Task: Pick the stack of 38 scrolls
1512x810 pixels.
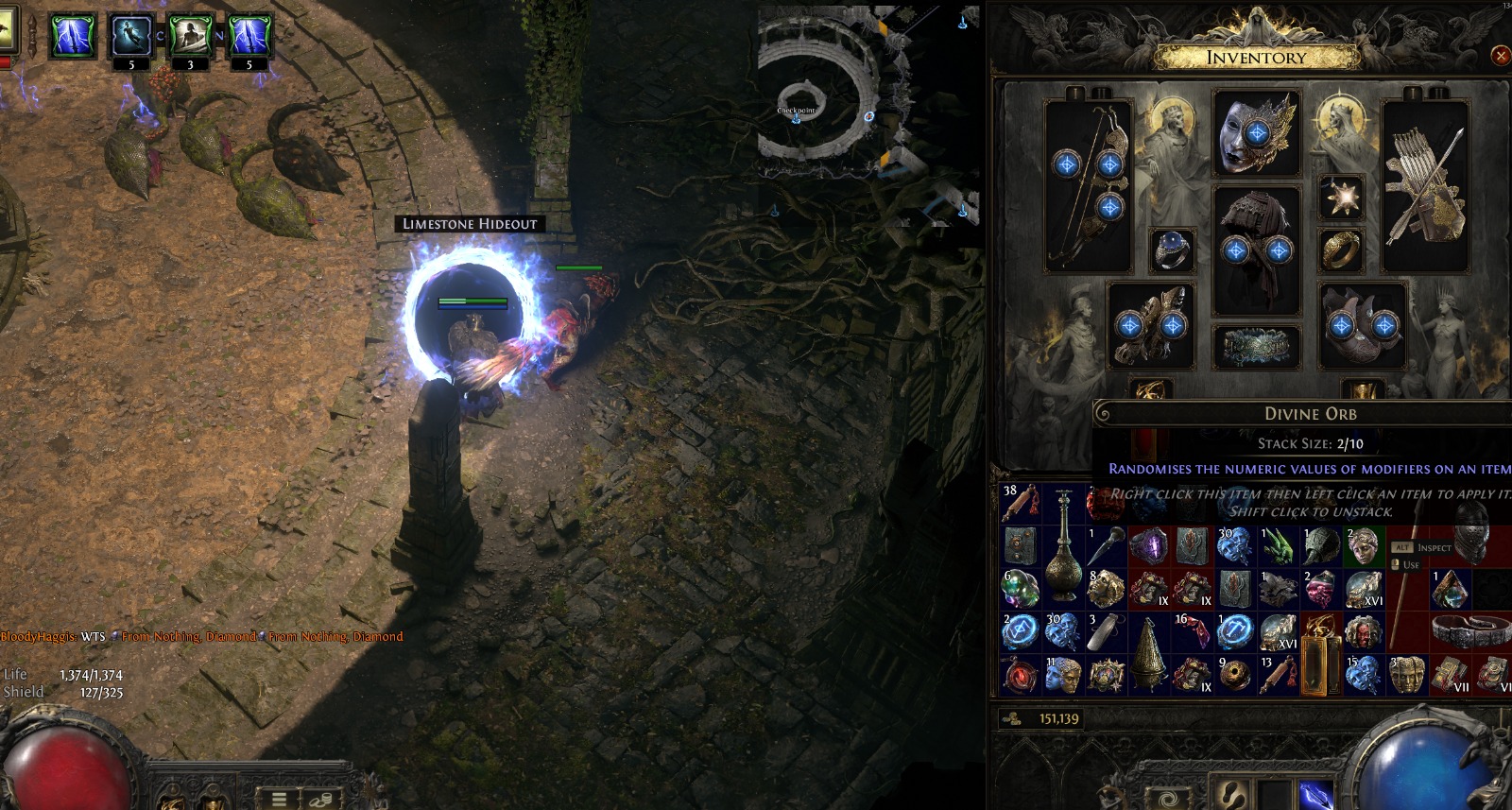Action: pos(1021,503)
